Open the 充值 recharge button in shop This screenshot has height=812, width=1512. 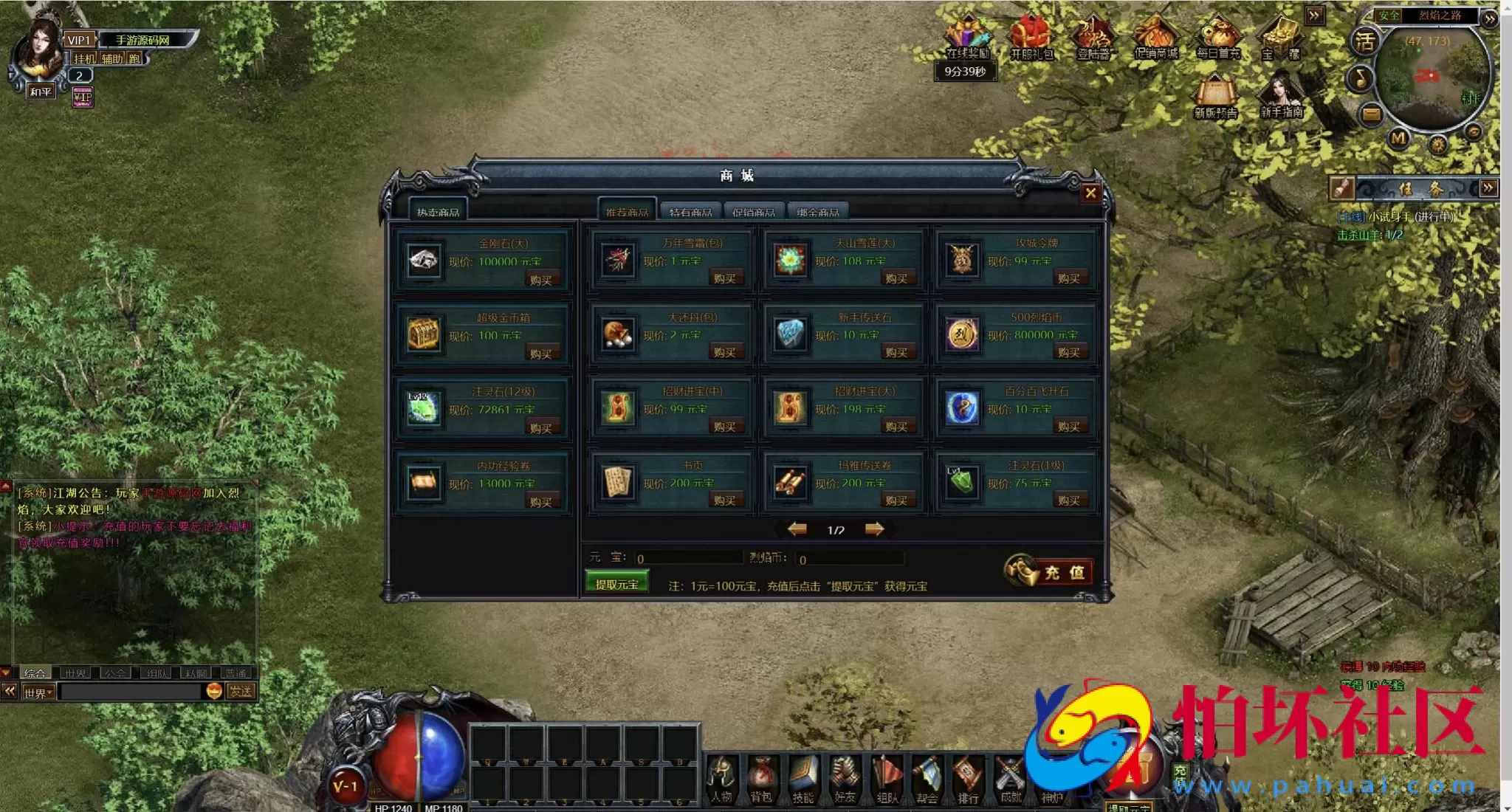pos(1049,571)
